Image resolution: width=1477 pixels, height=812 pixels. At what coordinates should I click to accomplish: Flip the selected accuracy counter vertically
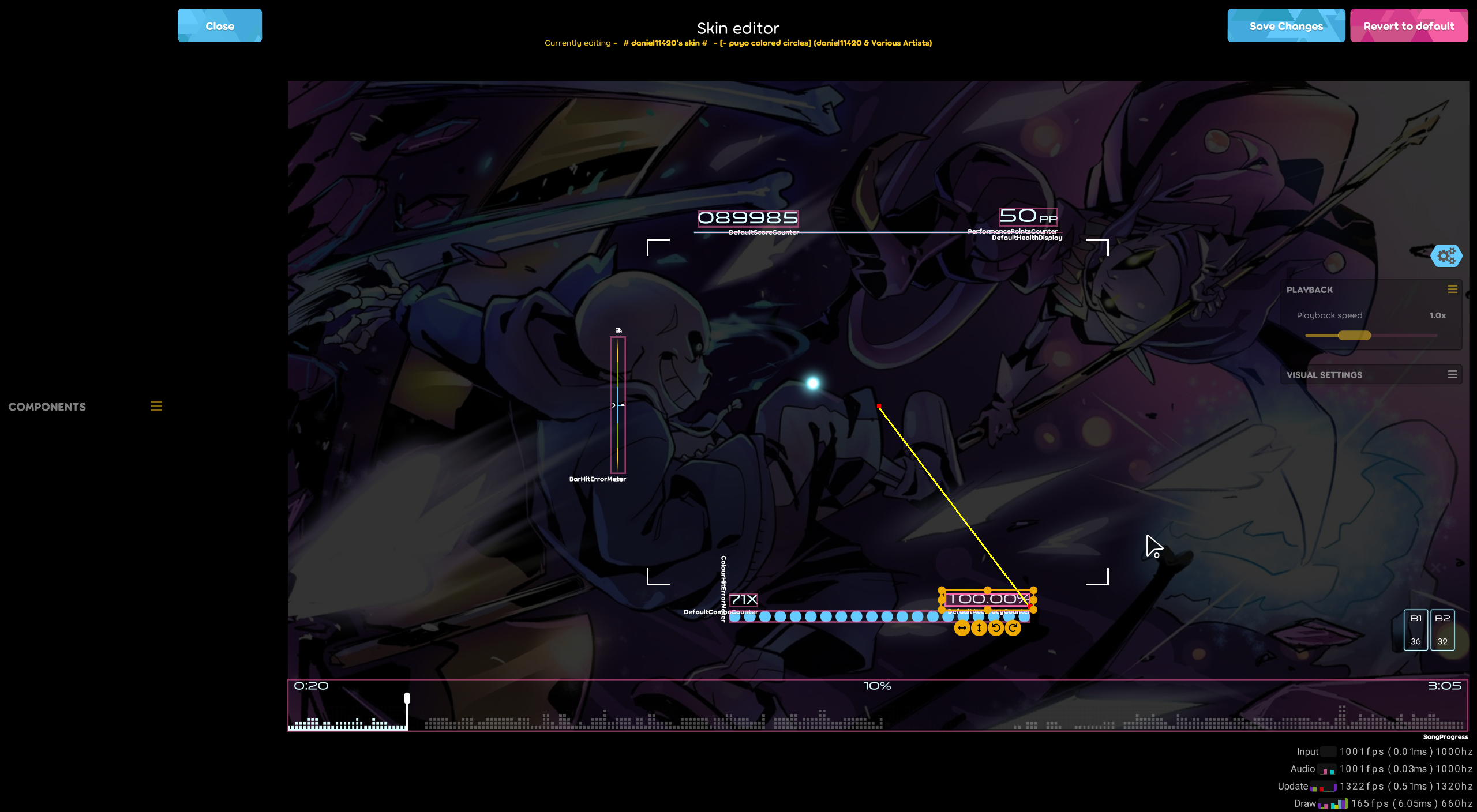[979, 628]
